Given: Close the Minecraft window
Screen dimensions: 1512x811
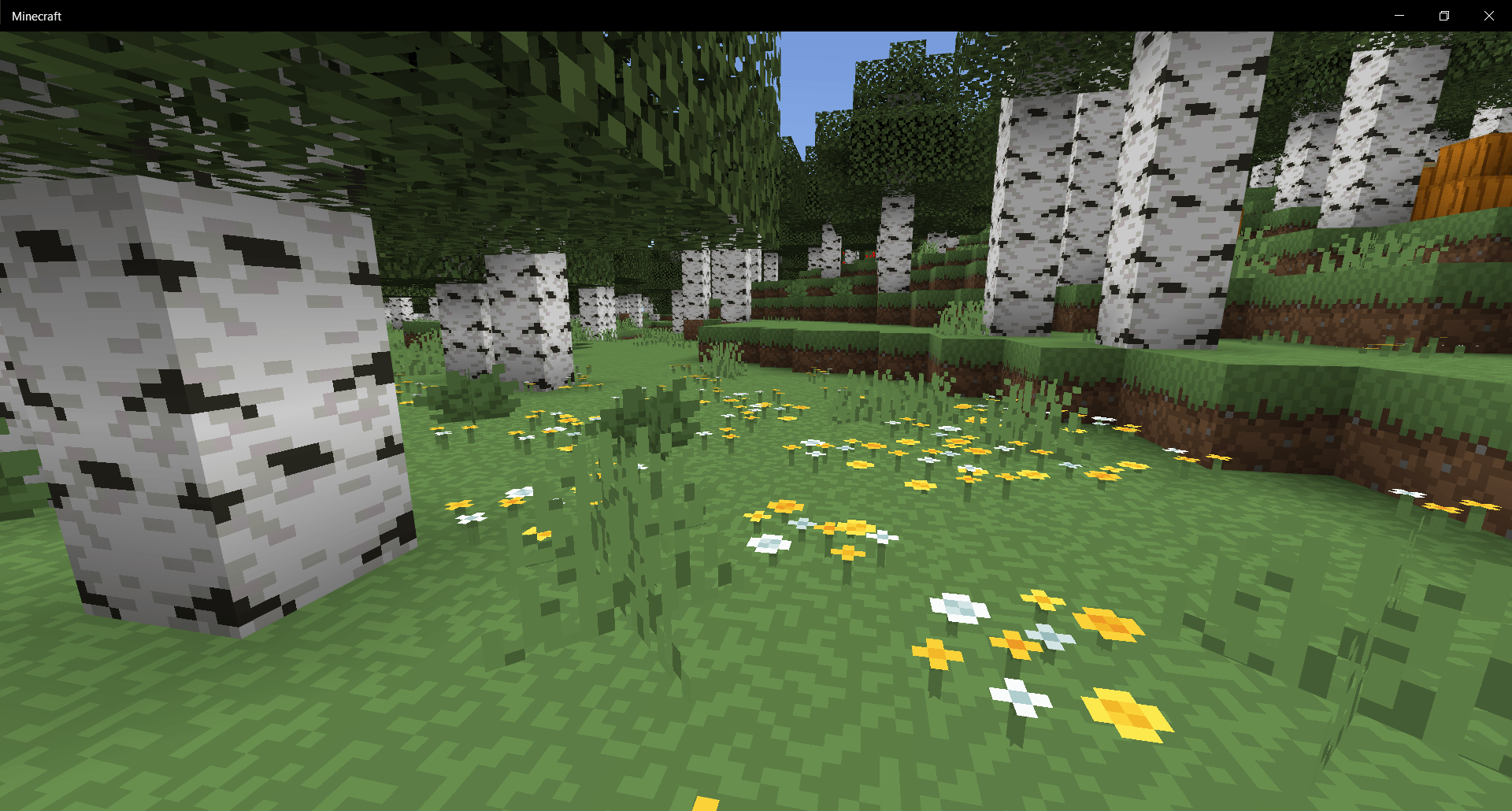Looking at the screenshot, I should click(1489, 15).
